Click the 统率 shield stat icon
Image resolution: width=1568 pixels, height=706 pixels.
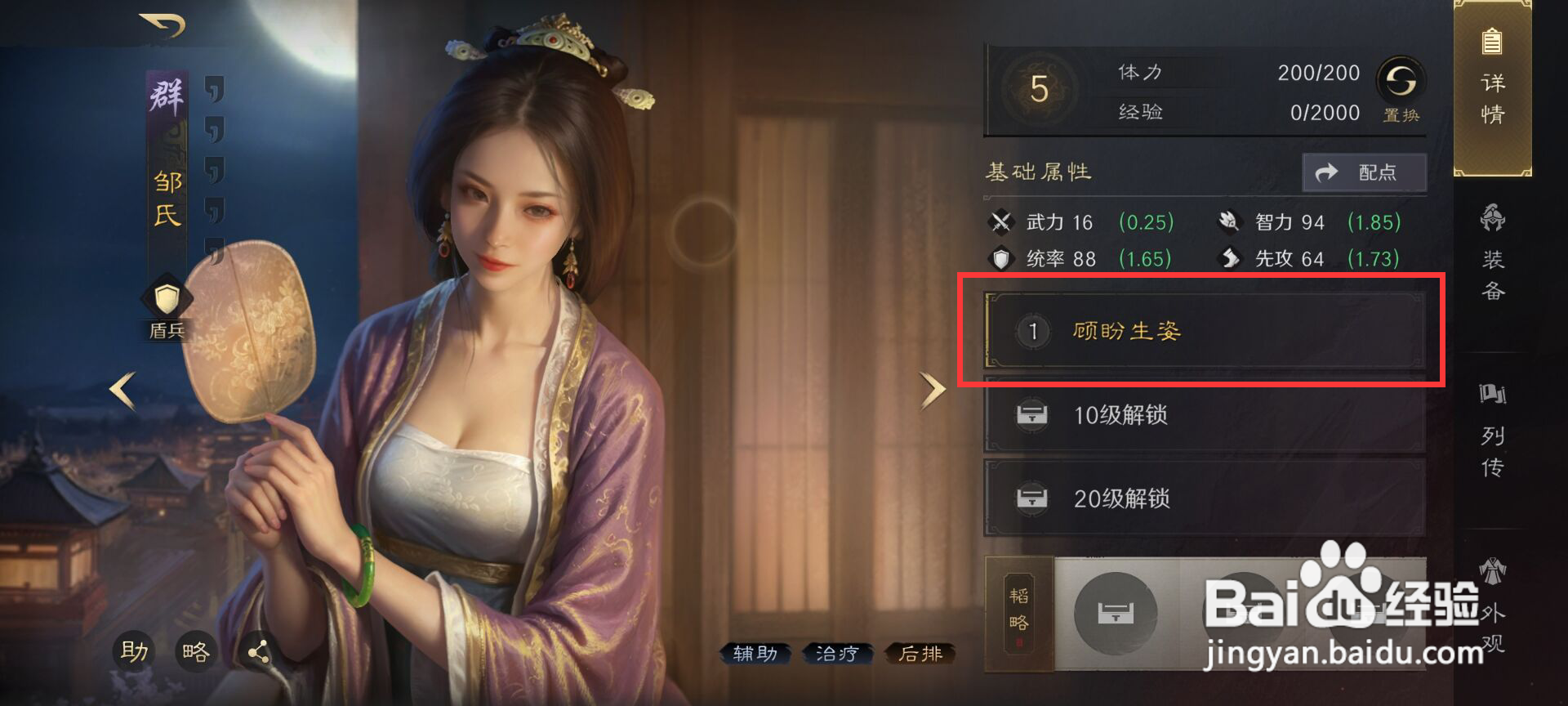click(x=1003, y=258)
